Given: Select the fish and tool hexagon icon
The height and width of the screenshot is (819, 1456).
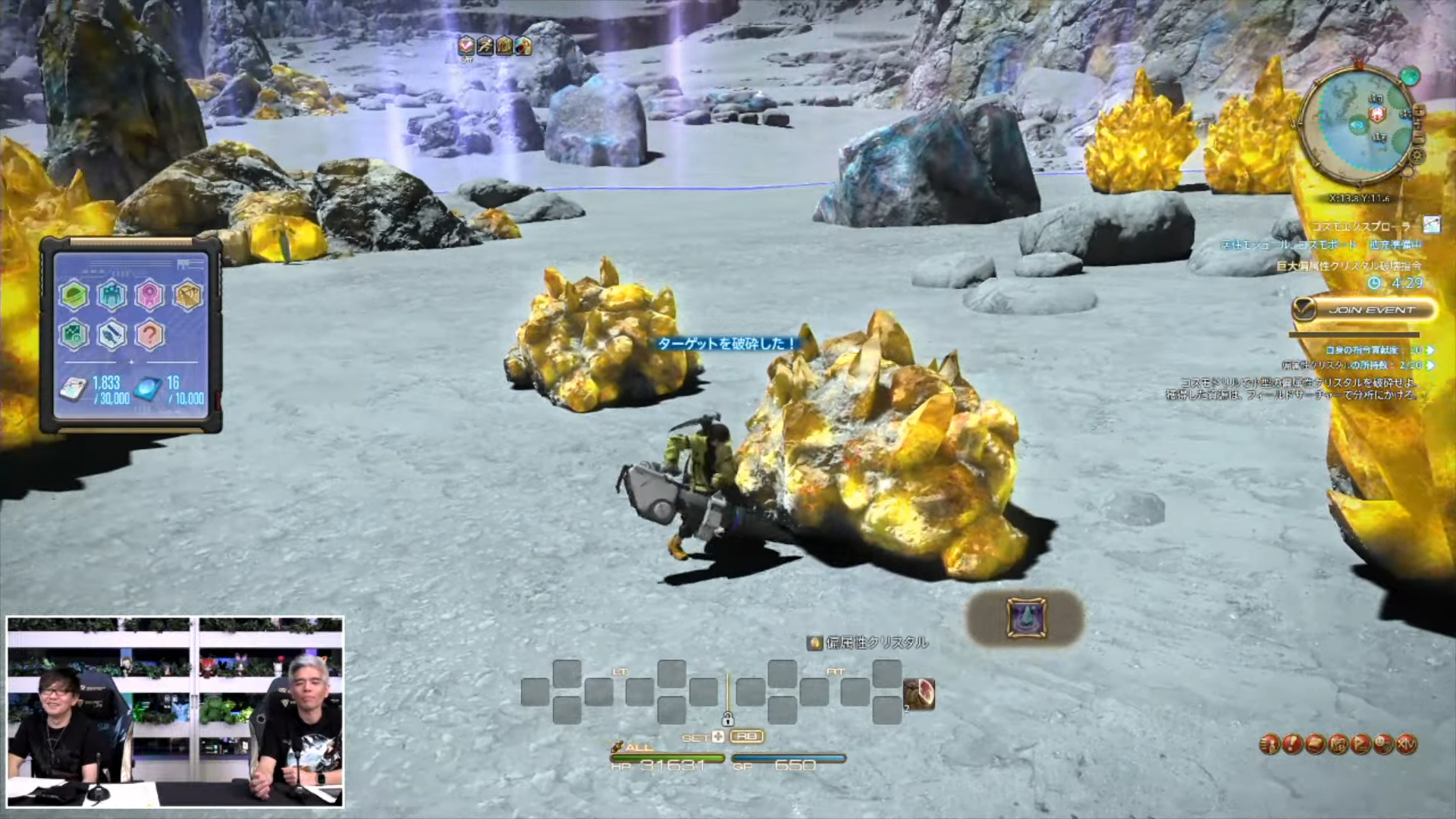Looking at the screenshot, I should point(111,334).
